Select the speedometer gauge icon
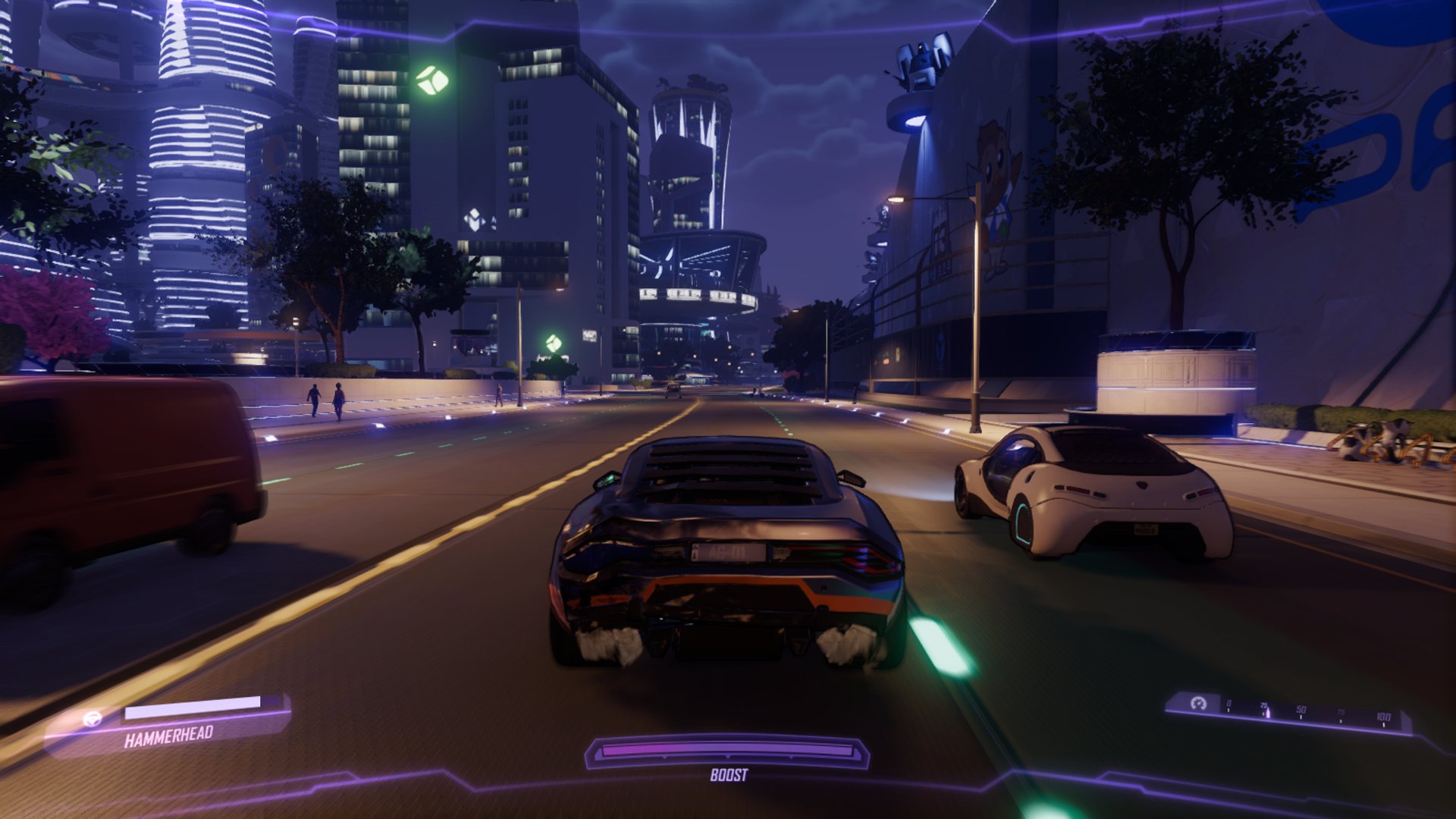The height and width of the screenshot is (819, 1456). (x=1198, y=704)
